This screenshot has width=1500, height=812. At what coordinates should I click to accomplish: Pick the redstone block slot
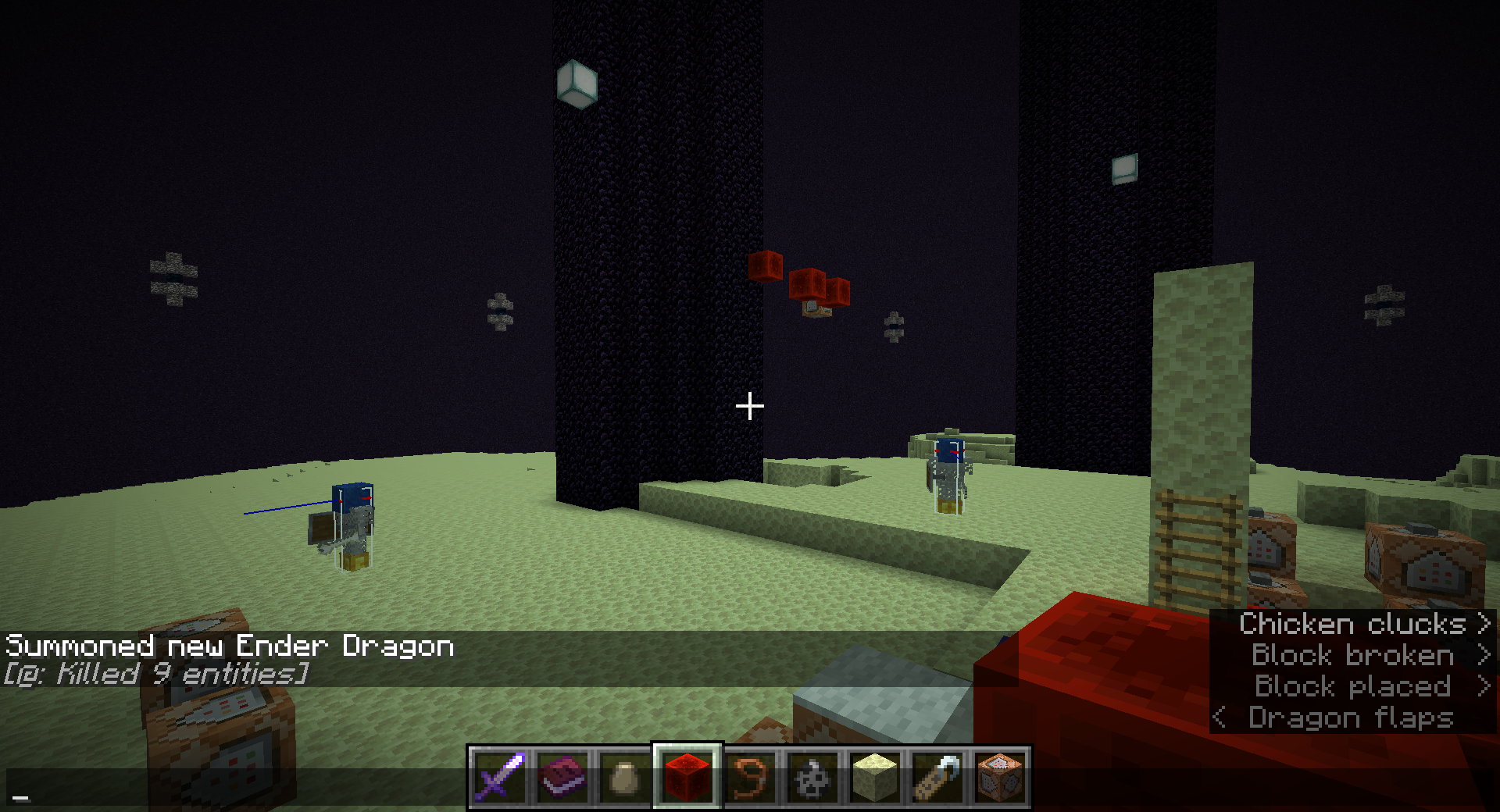coord(687,778)
